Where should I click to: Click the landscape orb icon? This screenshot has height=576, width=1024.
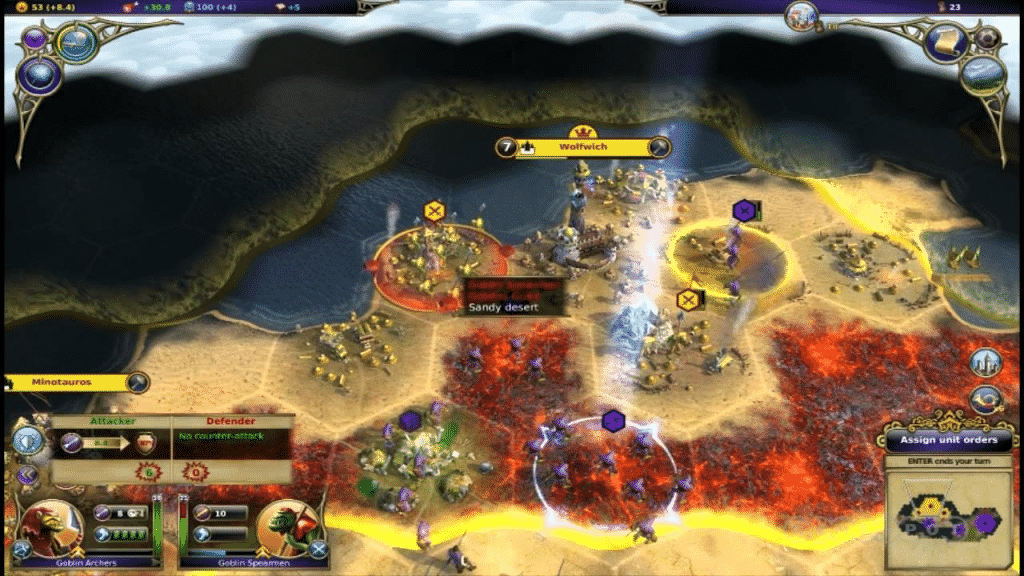pyautogui.click(x=981, y=73)
